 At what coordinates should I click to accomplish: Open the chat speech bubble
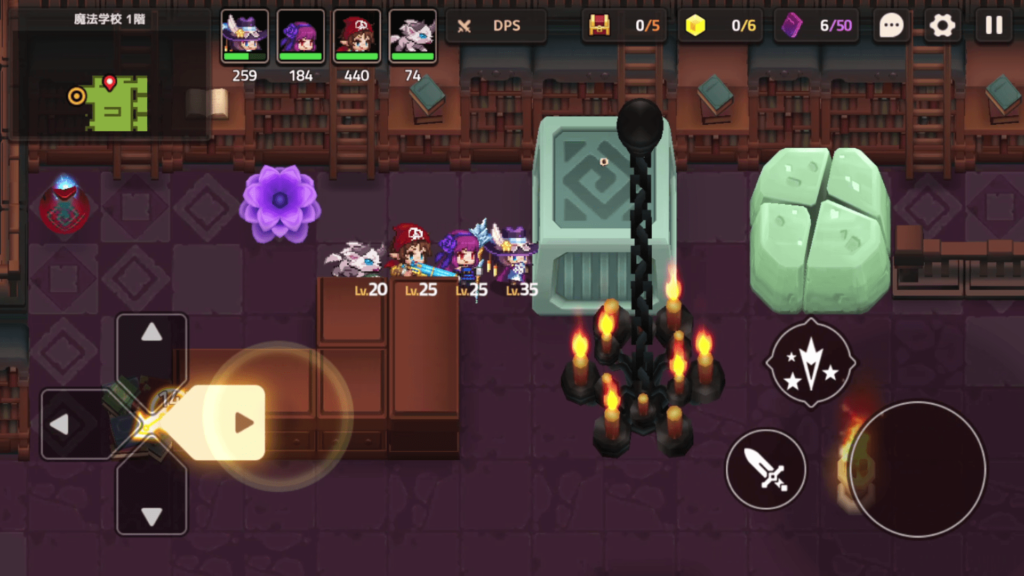[890, 26]
